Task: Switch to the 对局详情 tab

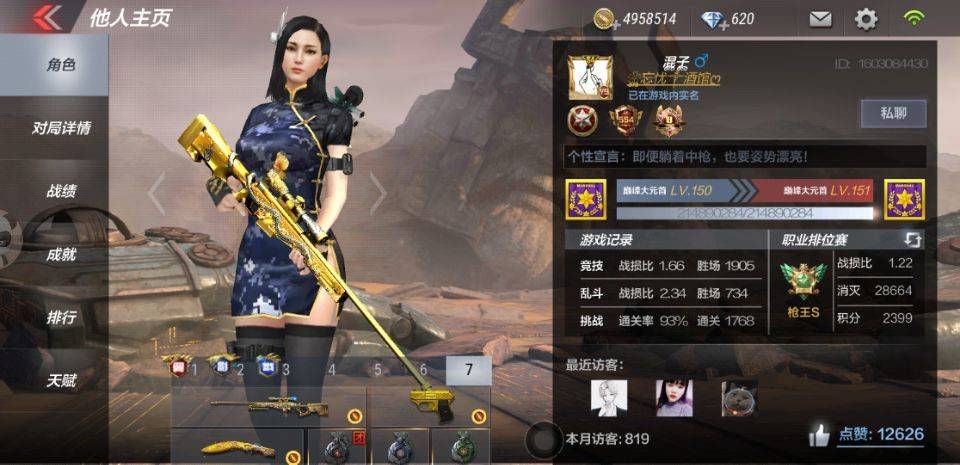Action: 62,128
